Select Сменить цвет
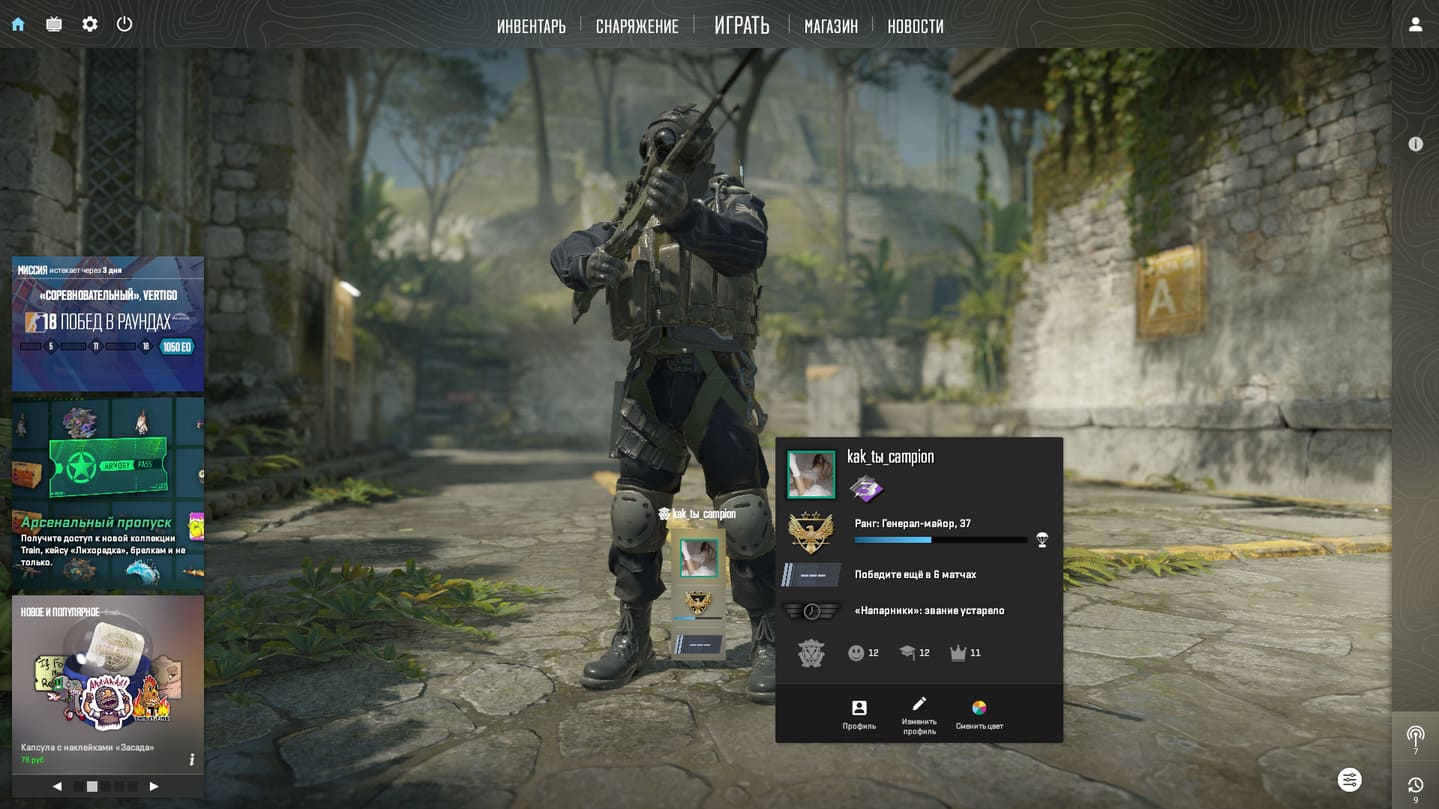The image size is (1439, 809). coord(979,714)
